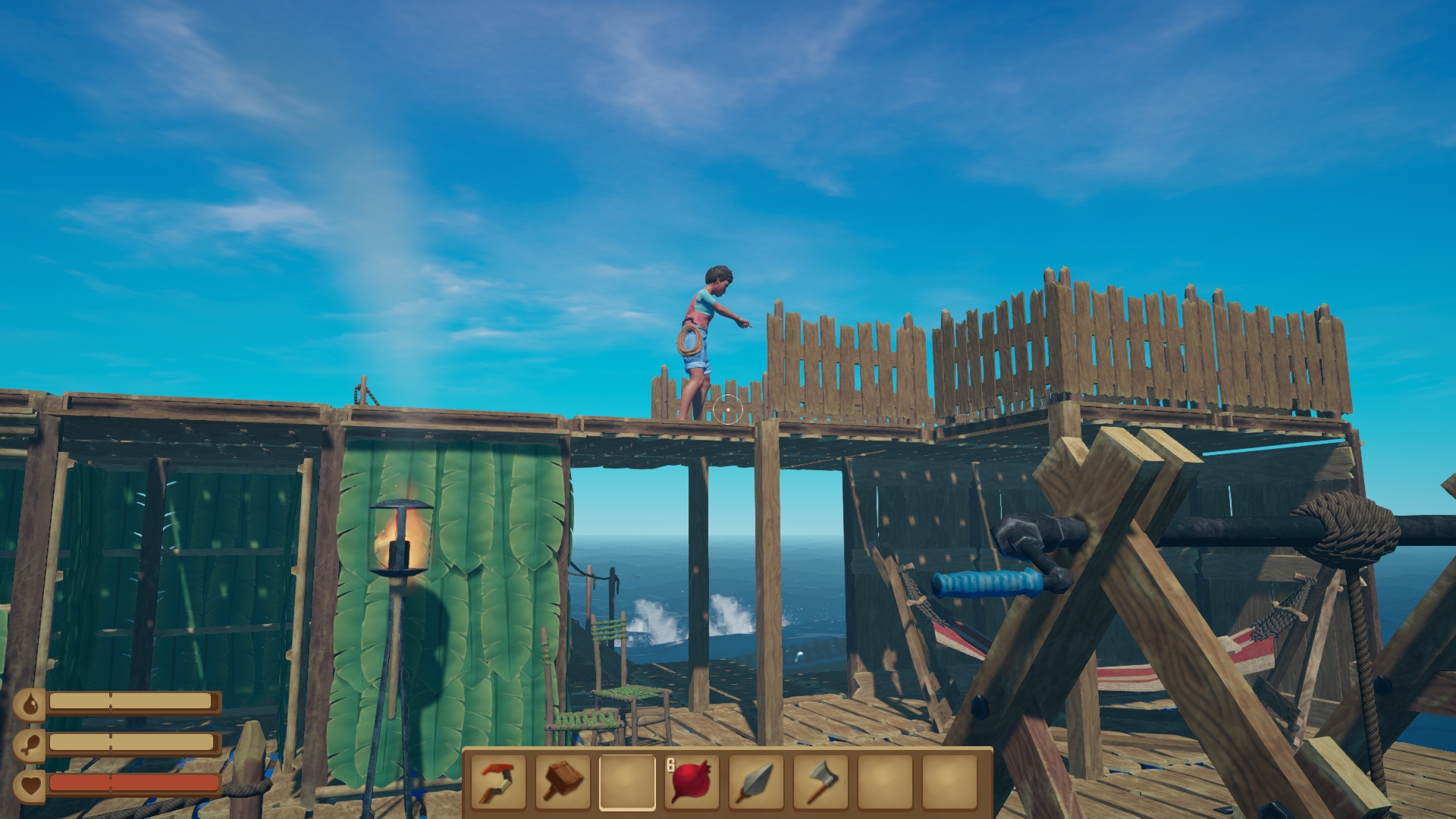The width and height of the screenshot is (1456, 819).
Task: Click the highlighted empty hotbar slot
Action: click(629, 782)
